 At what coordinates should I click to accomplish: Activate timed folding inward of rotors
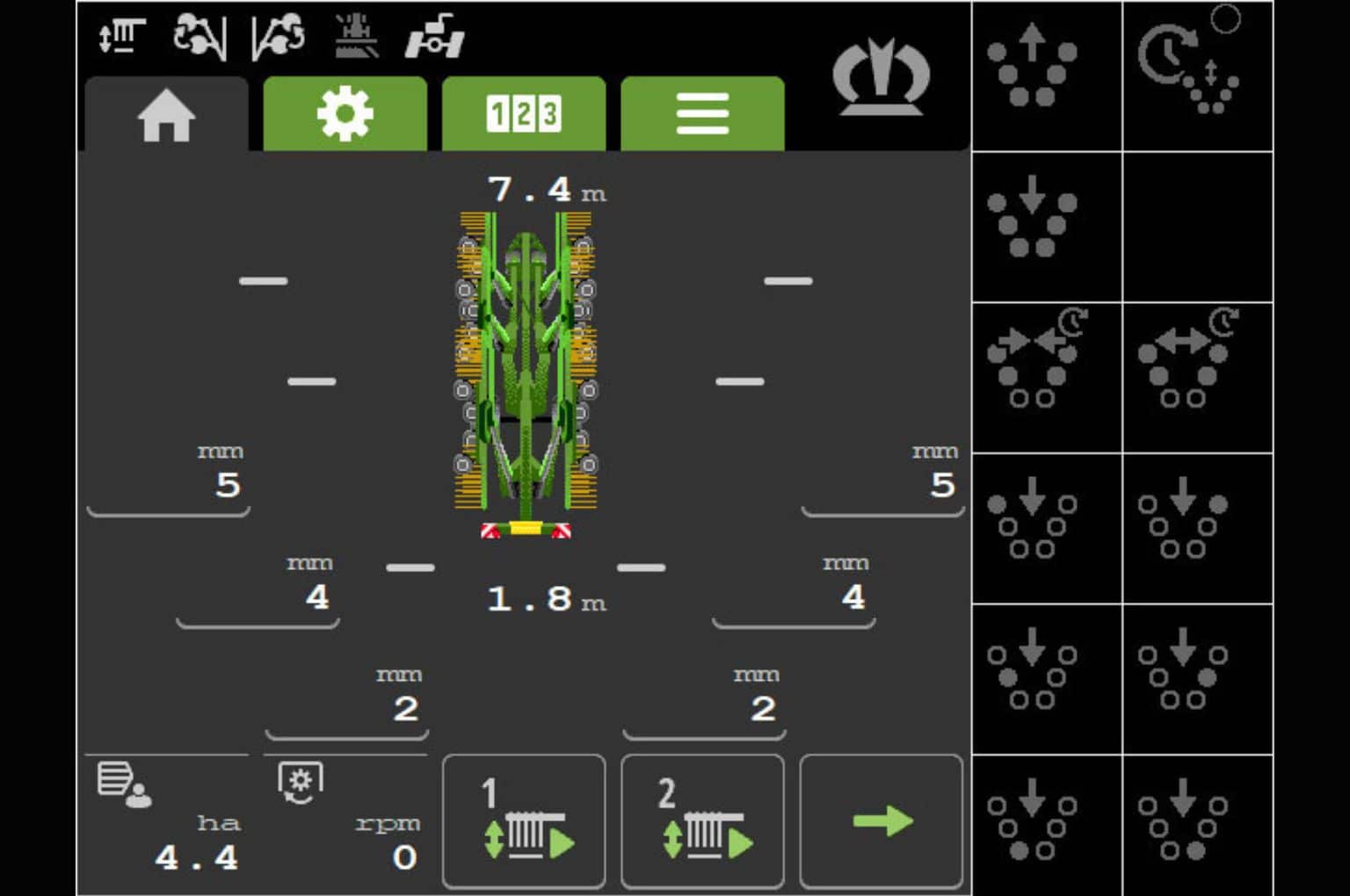[1047, 376]
